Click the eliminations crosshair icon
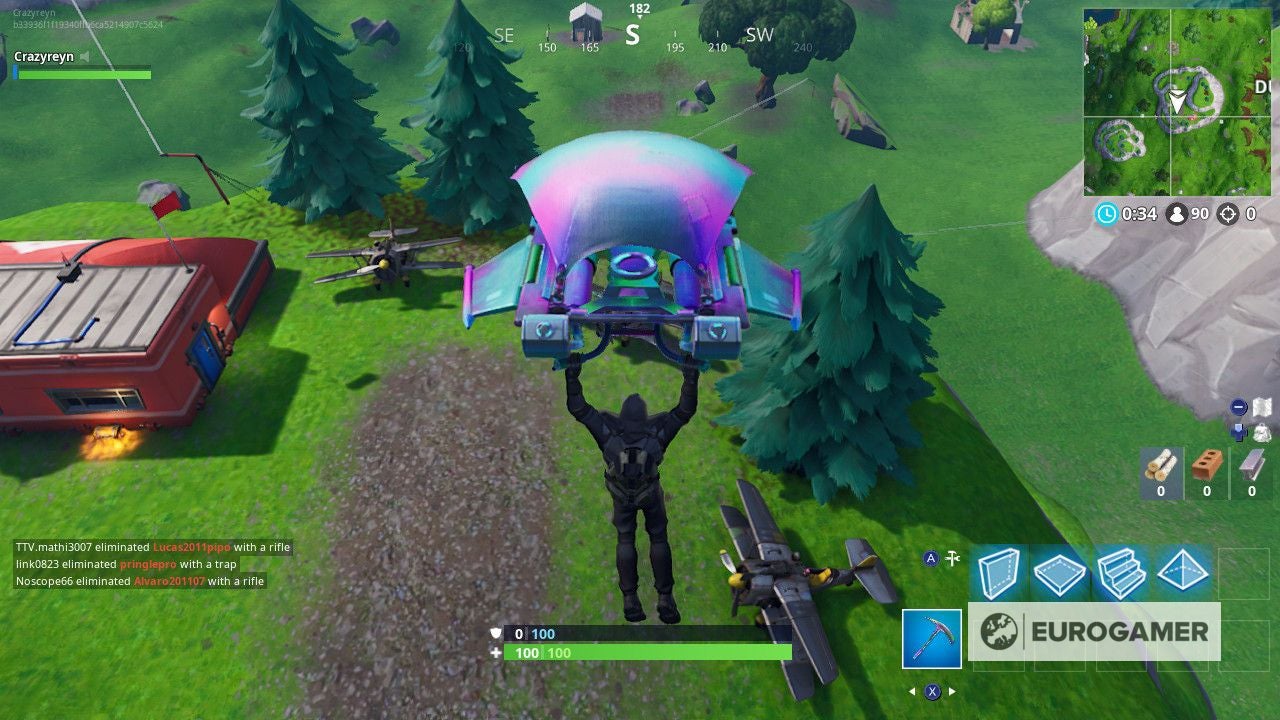1280x720 pixels. tap(1228, 213)
